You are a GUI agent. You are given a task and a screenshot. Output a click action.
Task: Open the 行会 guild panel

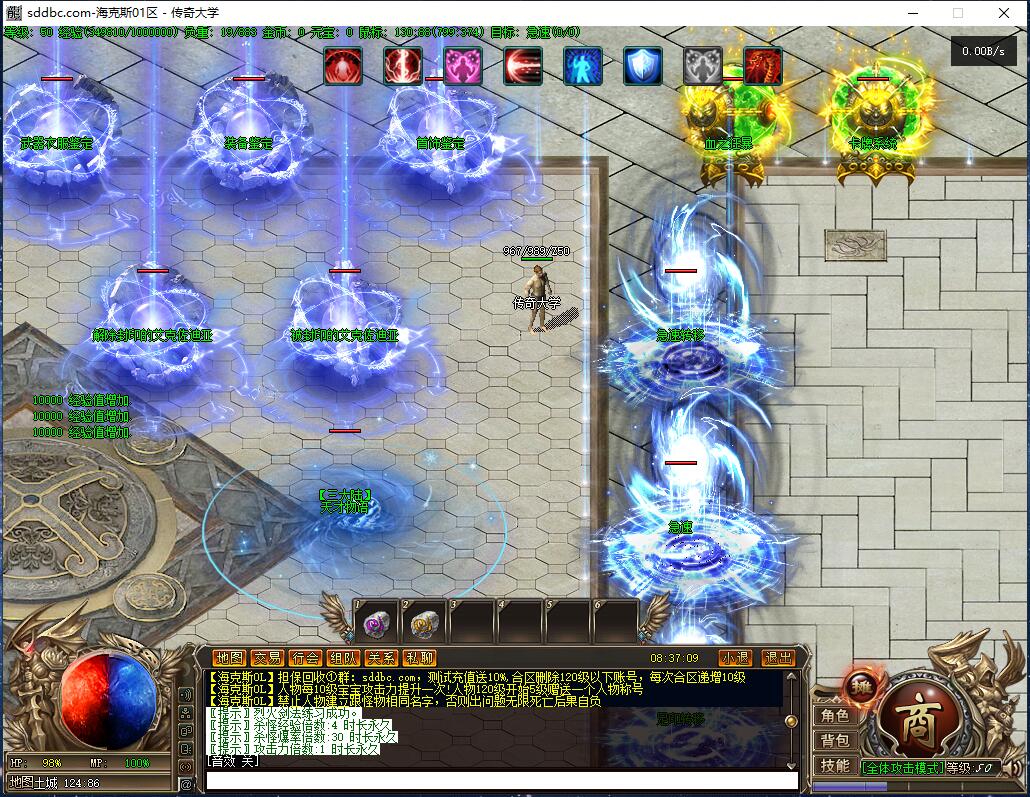[x=305, y=658]
